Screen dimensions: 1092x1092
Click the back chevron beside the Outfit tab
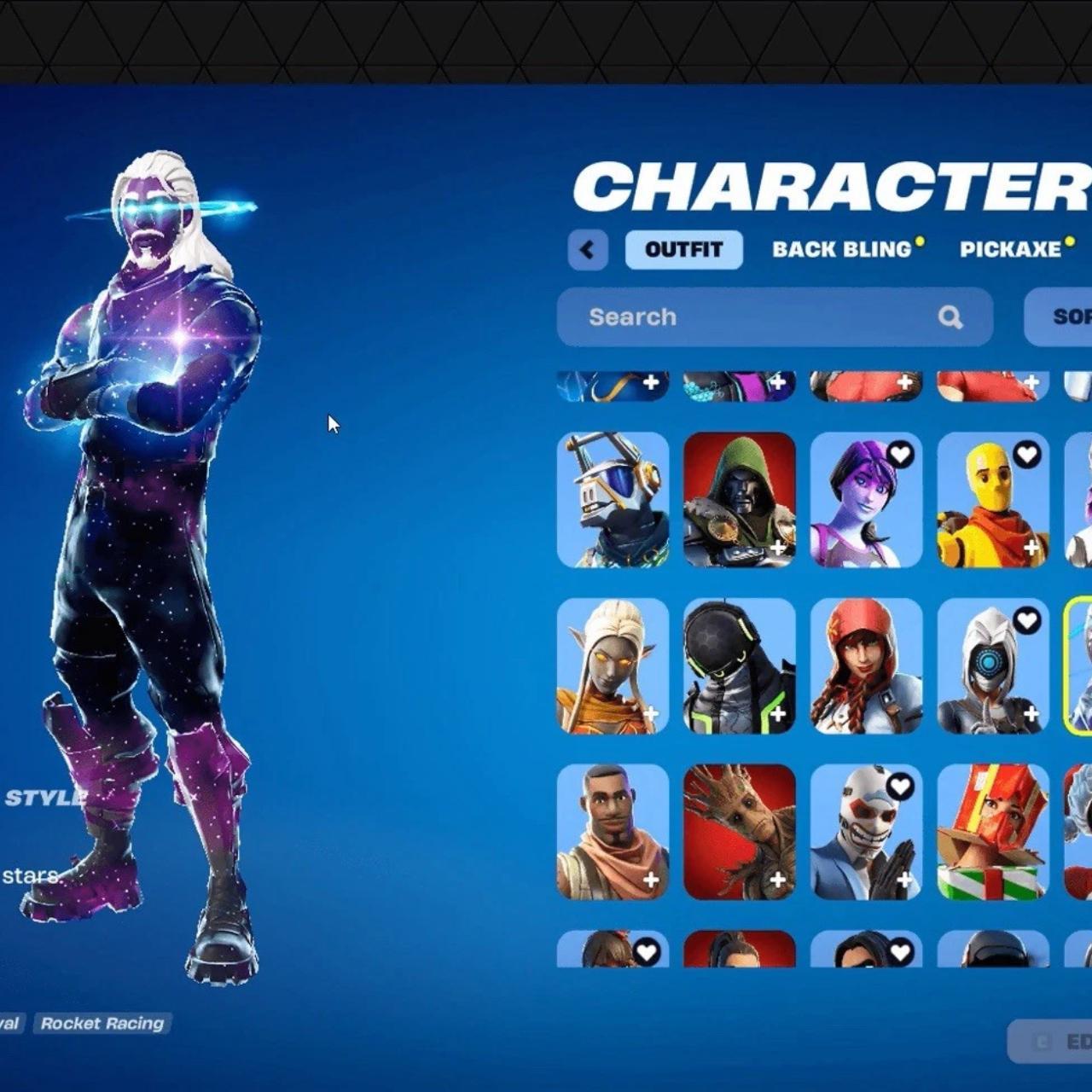(588, 249)
